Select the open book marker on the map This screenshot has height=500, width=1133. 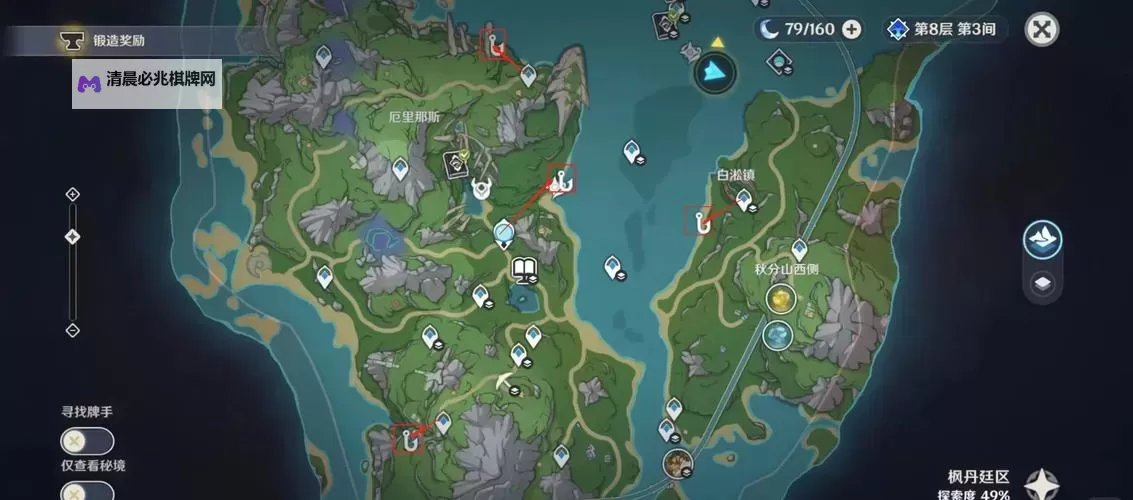[525, 268]
